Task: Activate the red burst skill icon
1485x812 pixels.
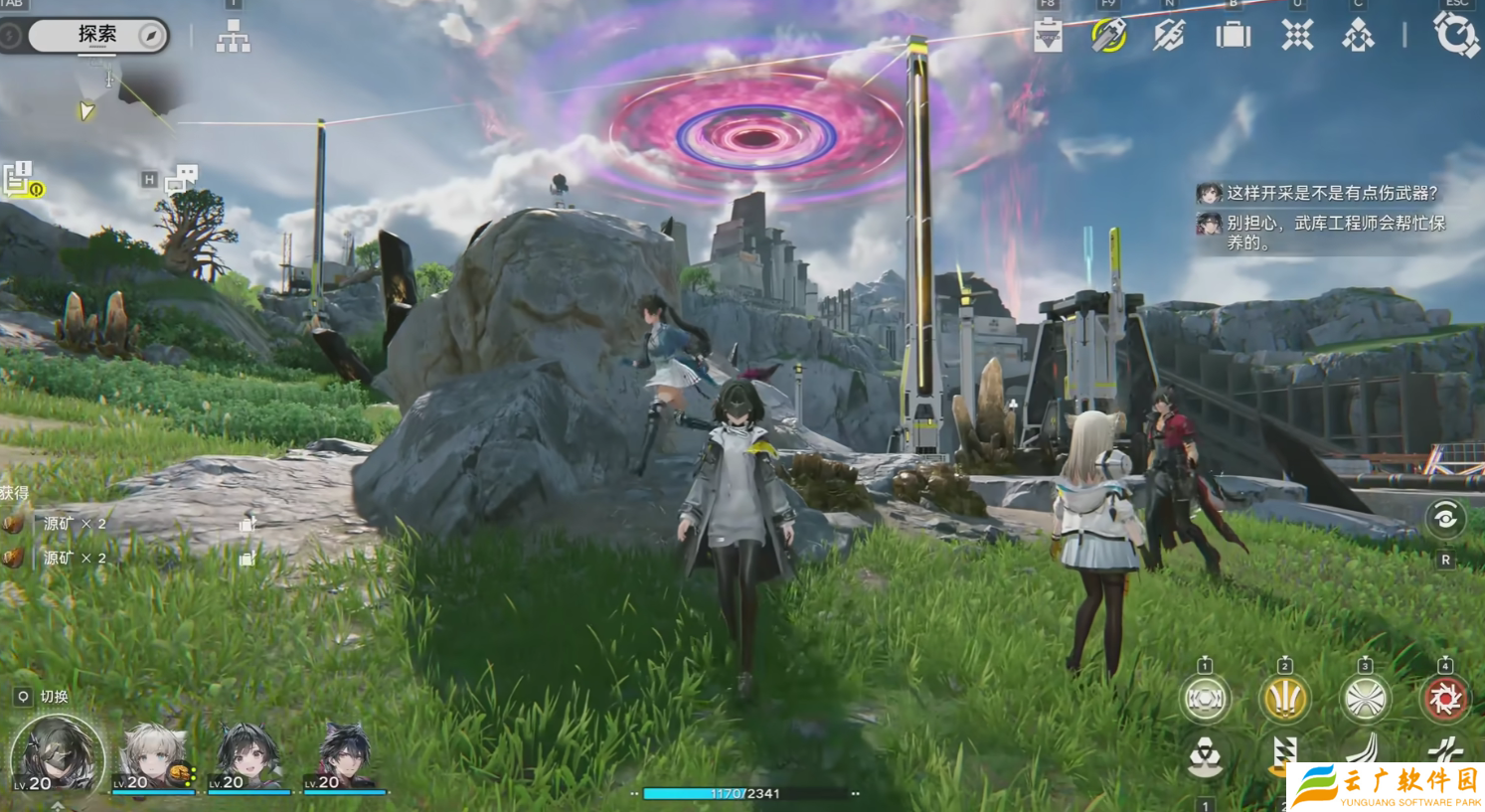Action: tap(1444, 700)
